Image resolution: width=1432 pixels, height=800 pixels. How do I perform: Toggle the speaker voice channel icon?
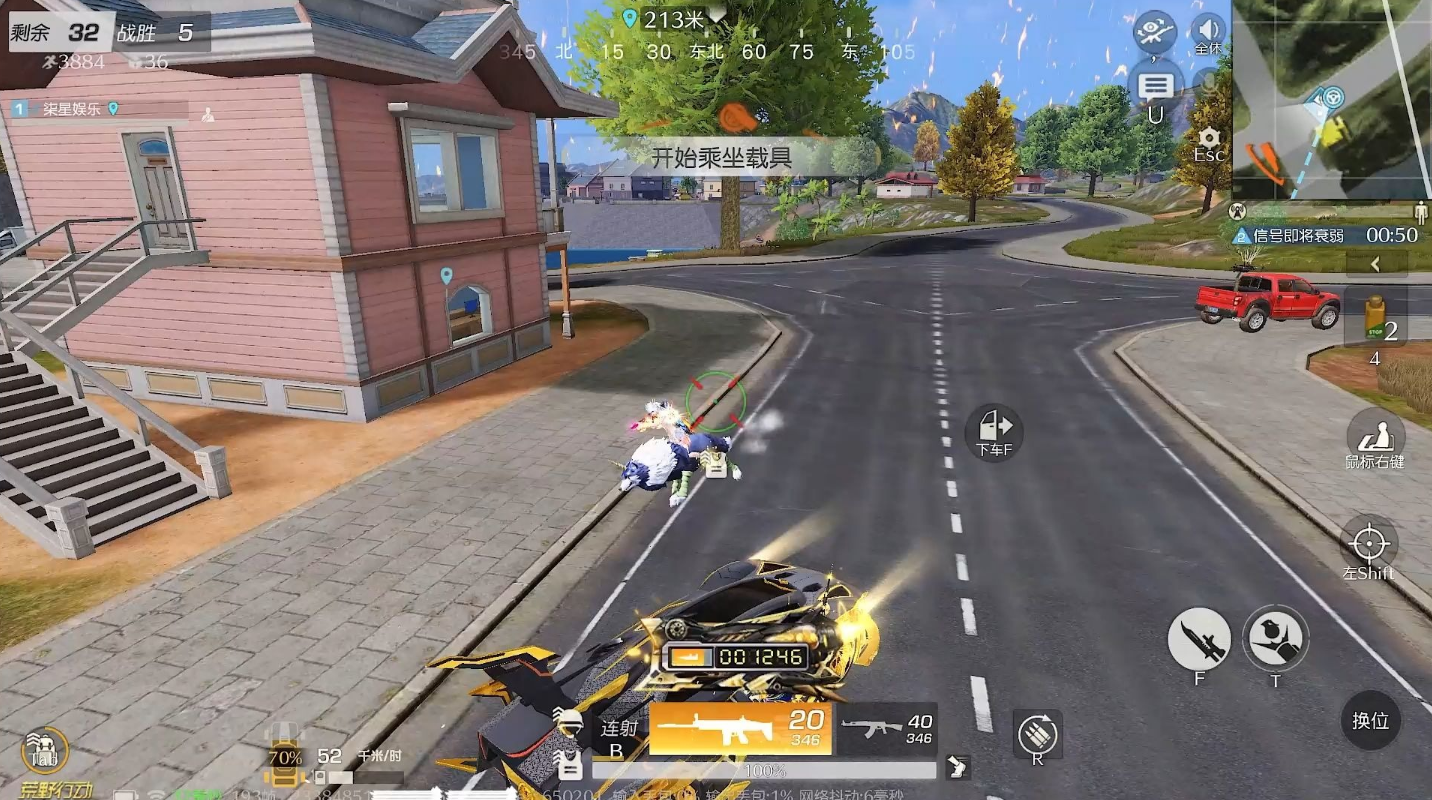point(1208,30)
